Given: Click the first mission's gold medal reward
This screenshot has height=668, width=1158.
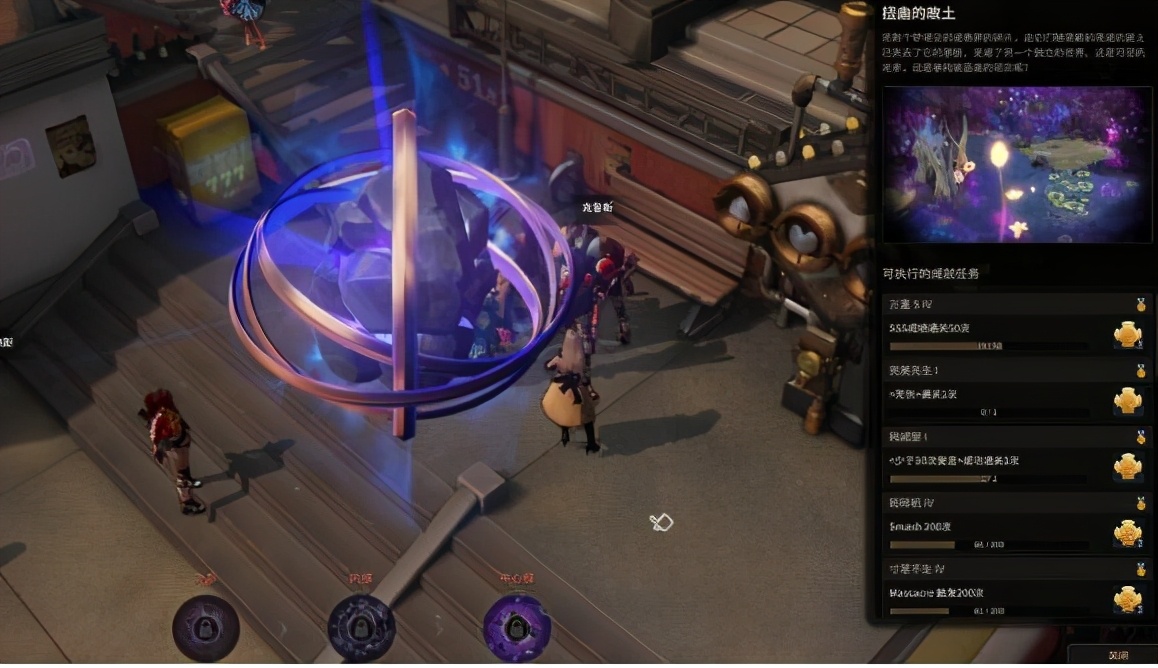Looking at the screenshot, I should [1128, 334].
